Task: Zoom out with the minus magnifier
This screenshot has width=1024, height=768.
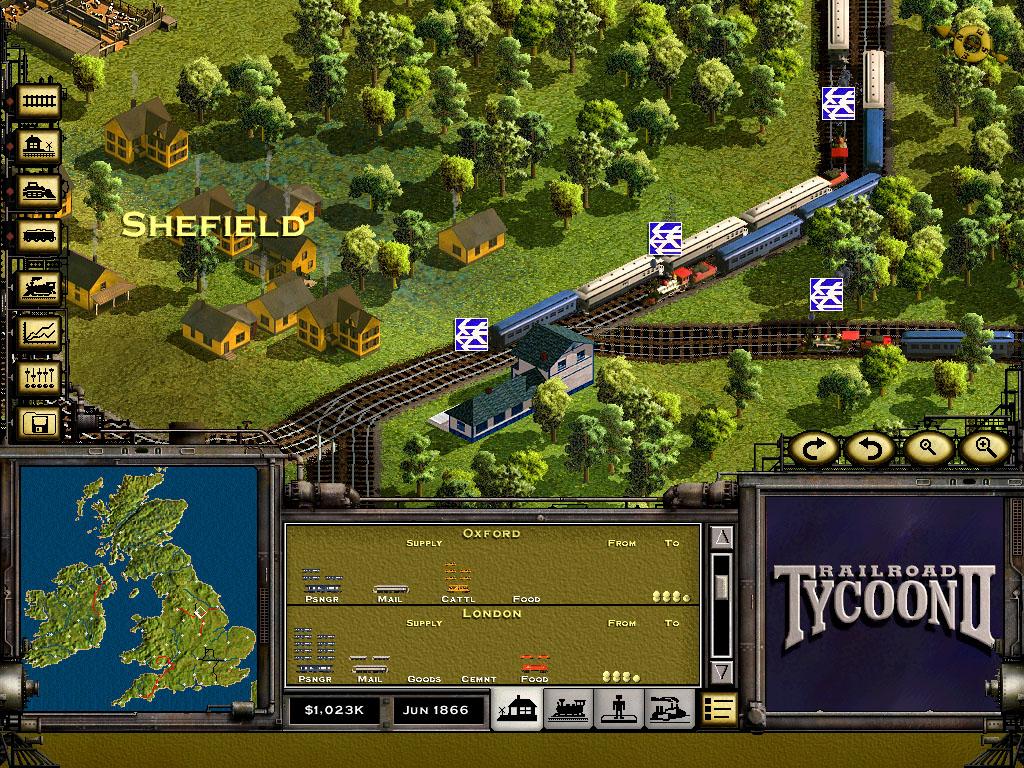Action: 927,449
